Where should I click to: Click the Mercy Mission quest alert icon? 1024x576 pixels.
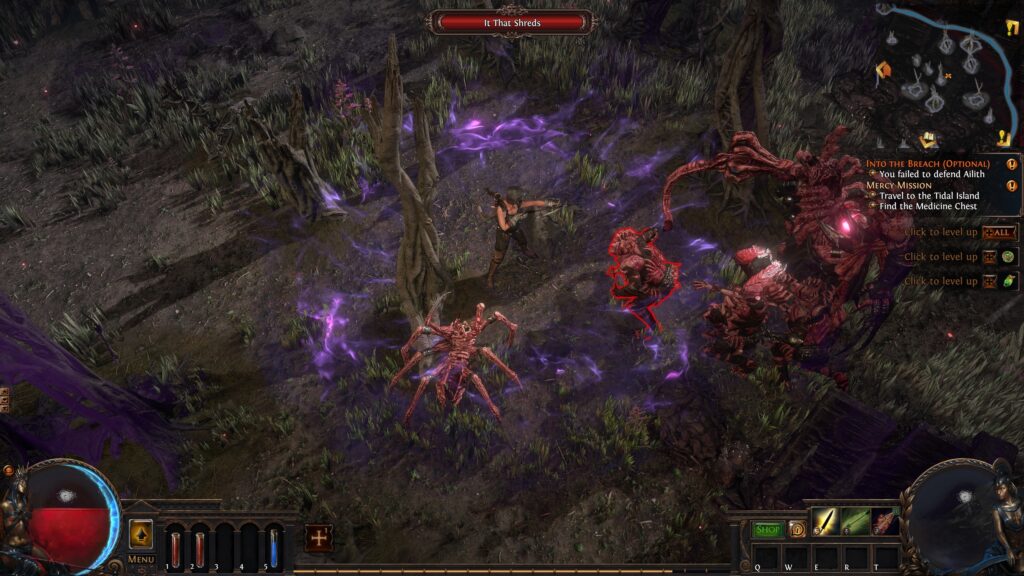1012,185
